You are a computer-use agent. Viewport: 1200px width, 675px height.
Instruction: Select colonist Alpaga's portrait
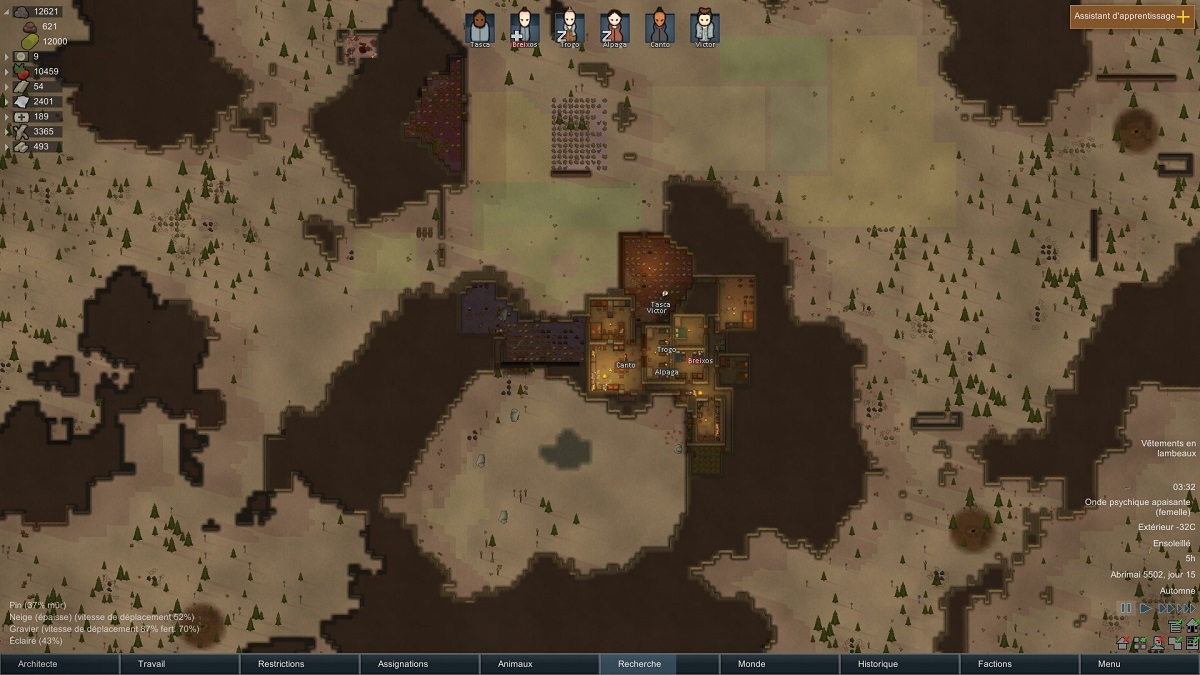tap(615, 26)
